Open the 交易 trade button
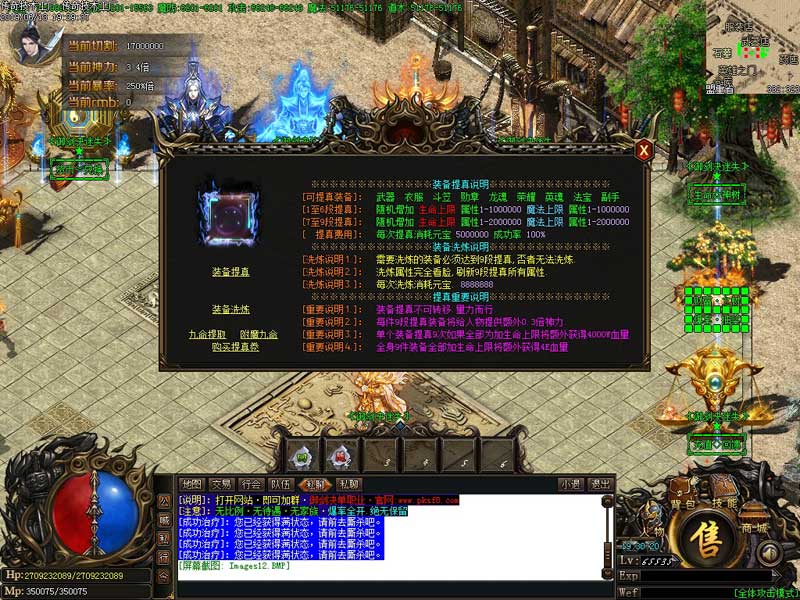Viewport: 800px width, 600px height. point(222,484)
